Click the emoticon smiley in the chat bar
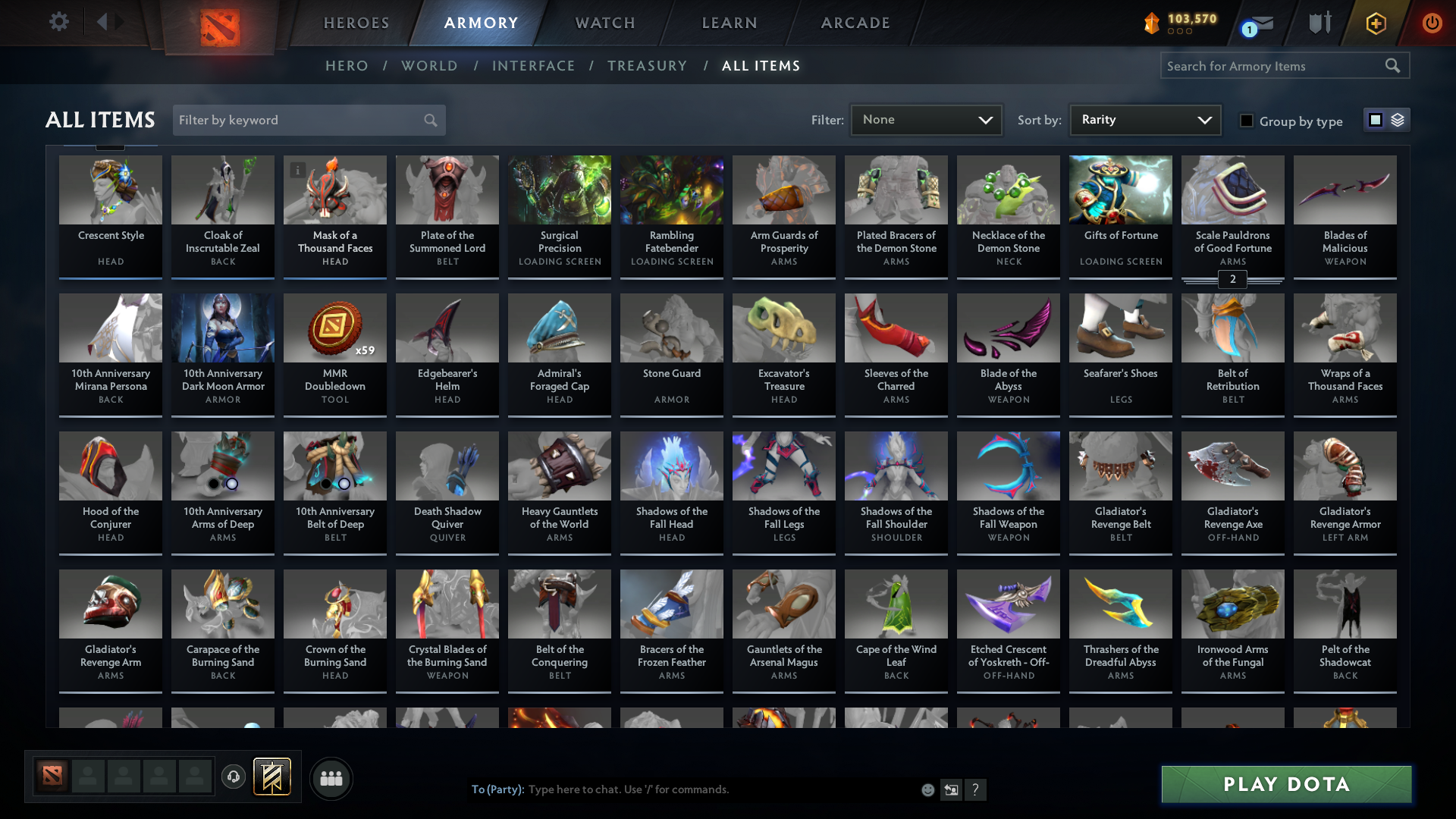The height and width of the screenshot is (819, 1456). [927, 789]
